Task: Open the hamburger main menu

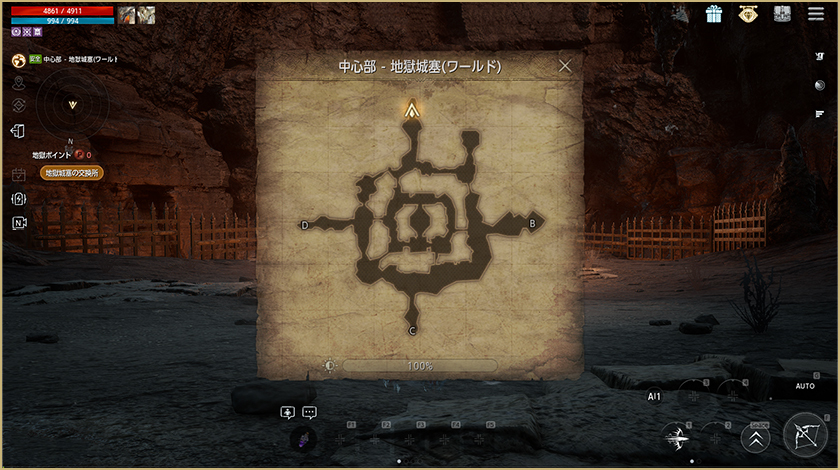Action: pos(816,14)
